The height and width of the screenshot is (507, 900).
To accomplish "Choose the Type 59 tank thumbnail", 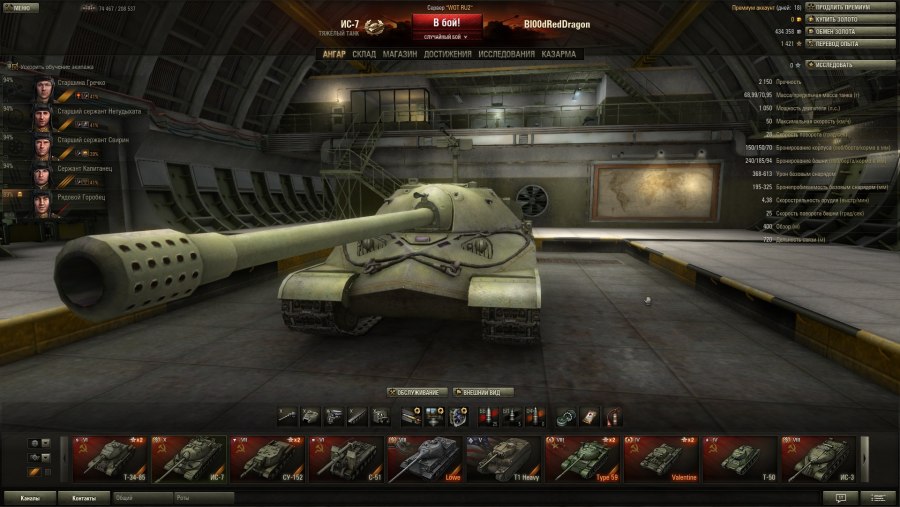I will pos(581,459).
